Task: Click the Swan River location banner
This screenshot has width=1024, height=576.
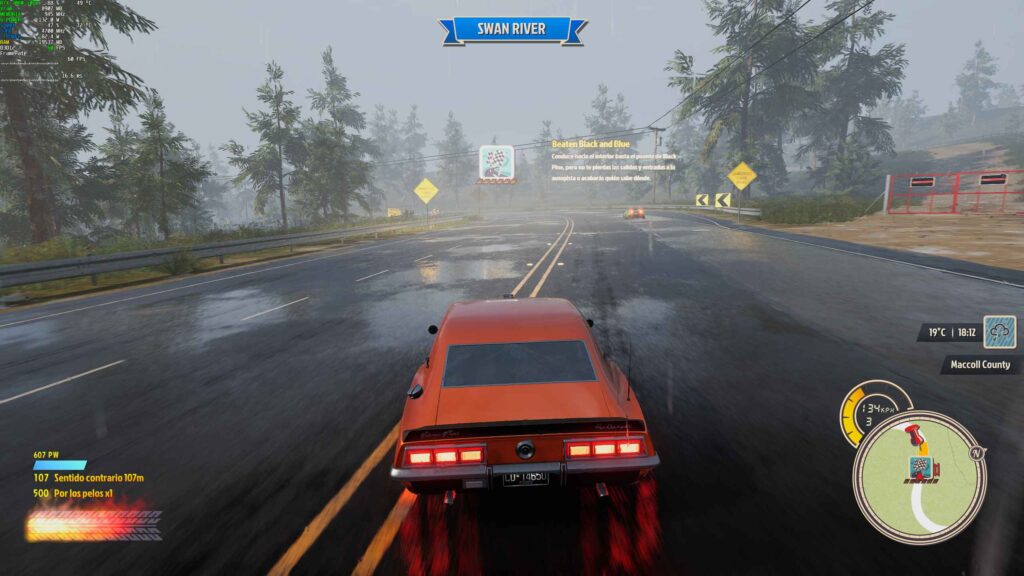Action: click(512, 29)
